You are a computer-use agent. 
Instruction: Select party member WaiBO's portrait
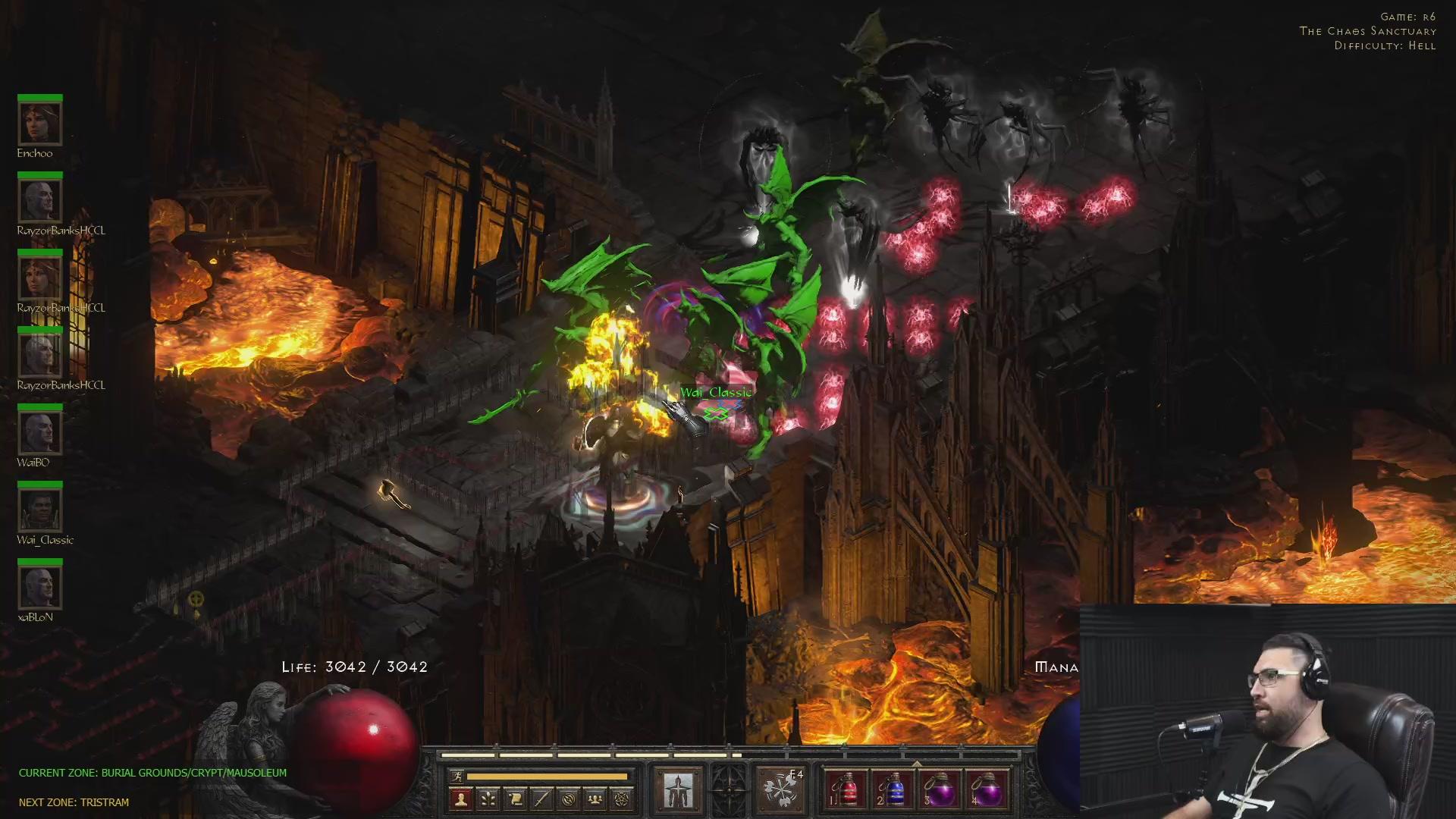click(39, 432)
